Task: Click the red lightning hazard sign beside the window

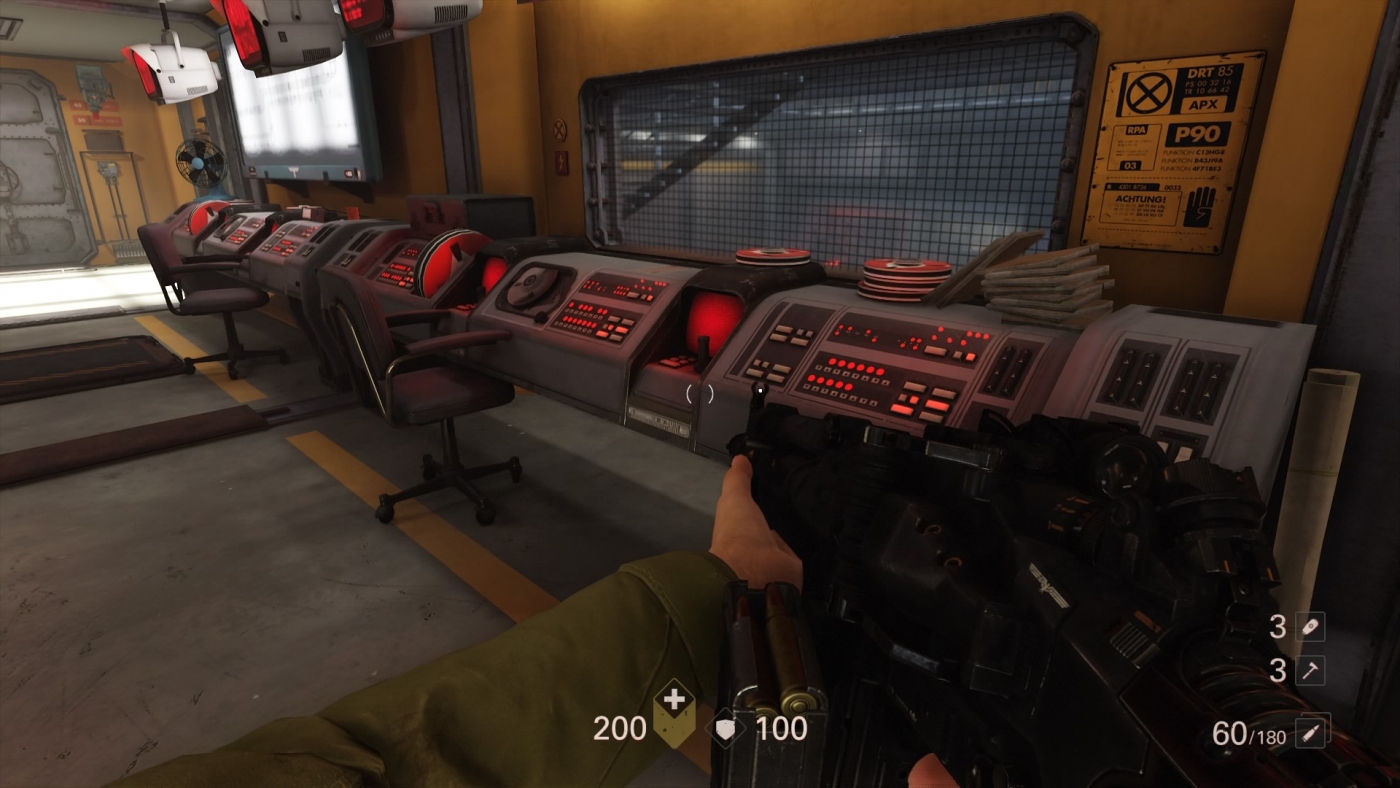Action: coord(561,163)
